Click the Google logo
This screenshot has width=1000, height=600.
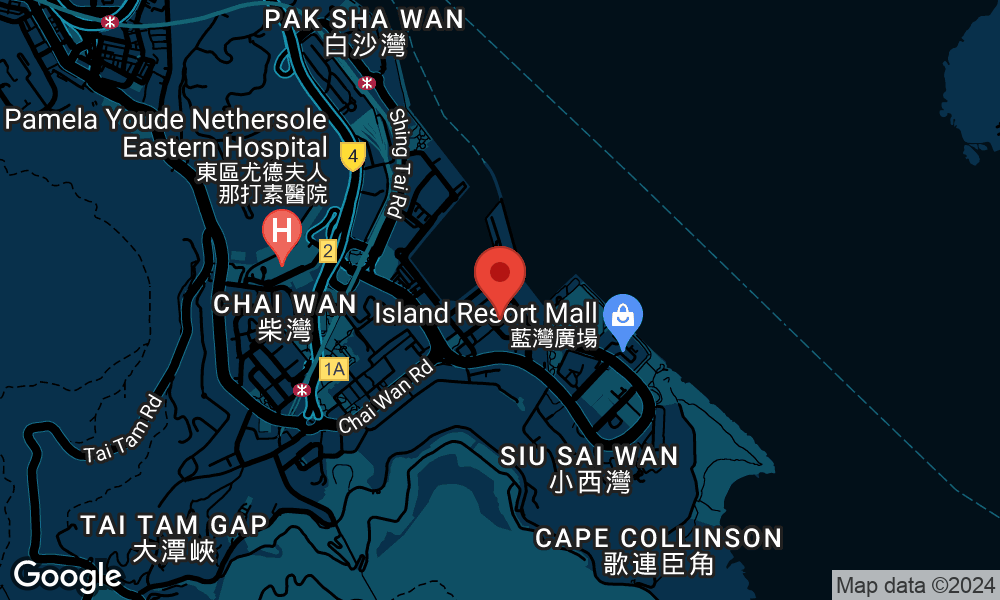pos(67,575)
